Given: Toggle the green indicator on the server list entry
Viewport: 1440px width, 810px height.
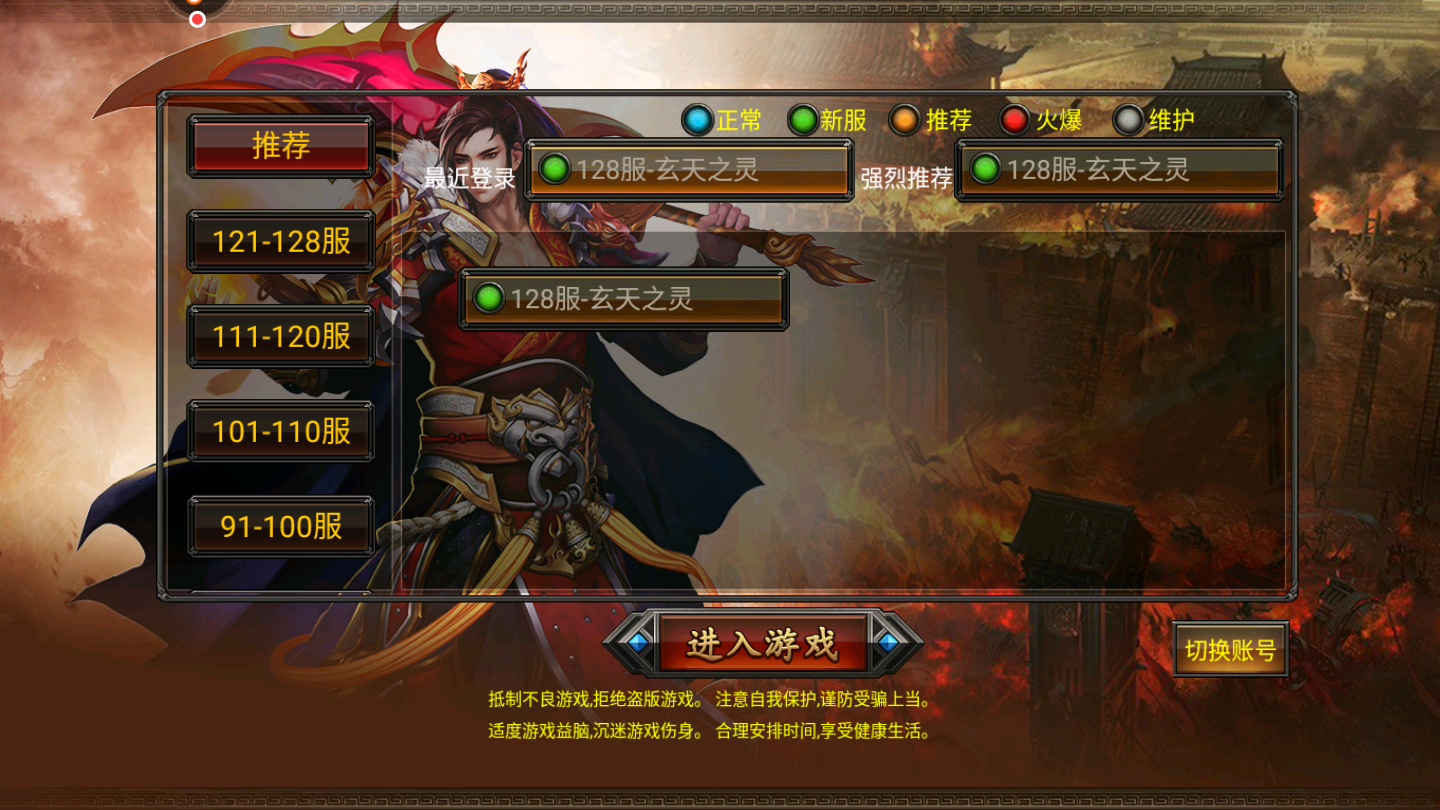Looking at the screenshot, I should [x=490, y=296].
